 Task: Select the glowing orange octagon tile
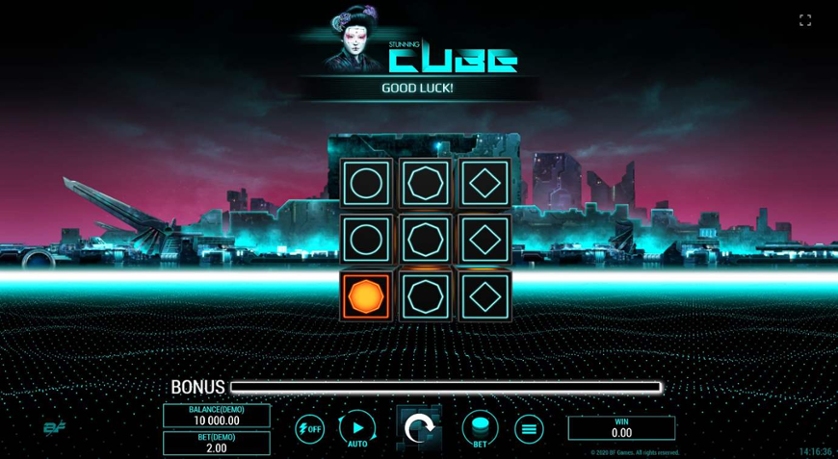[365, 297]
